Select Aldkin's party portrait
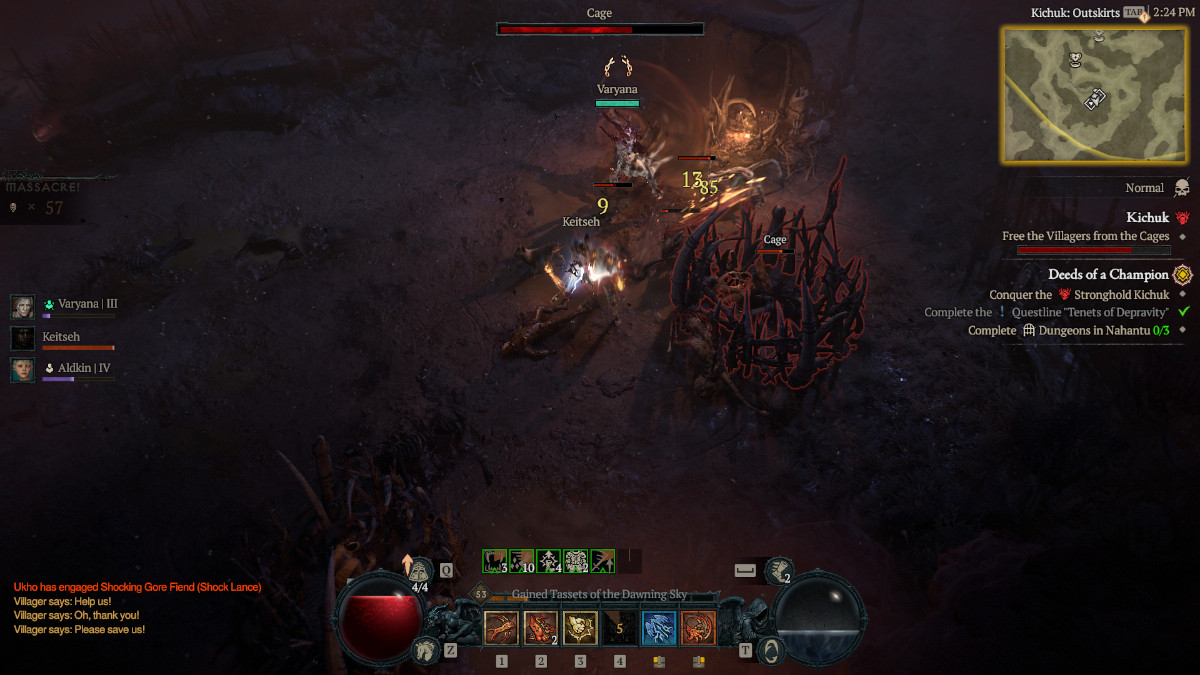 point(23,370)
